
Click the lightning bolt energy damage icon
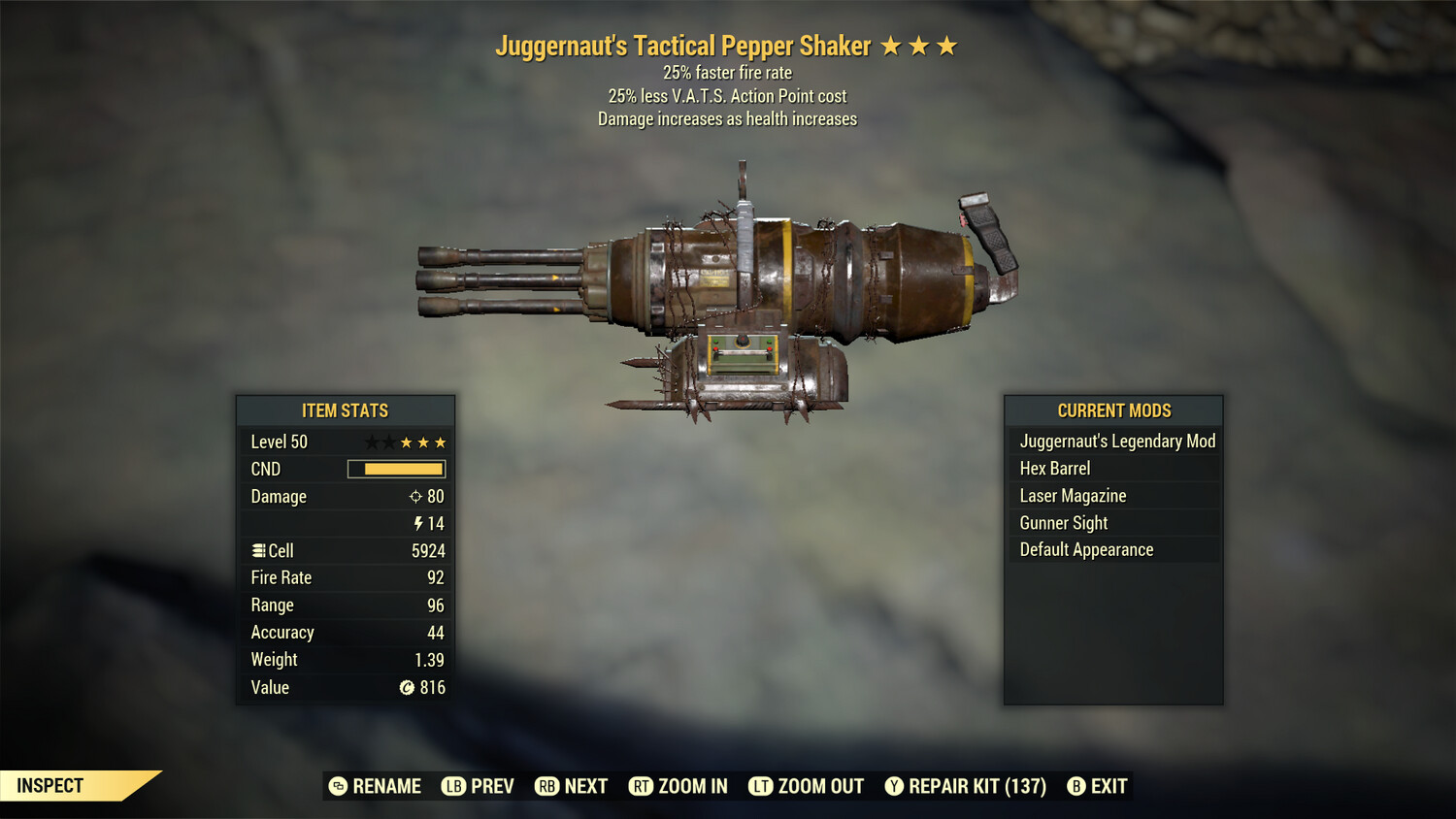[418, 523]
